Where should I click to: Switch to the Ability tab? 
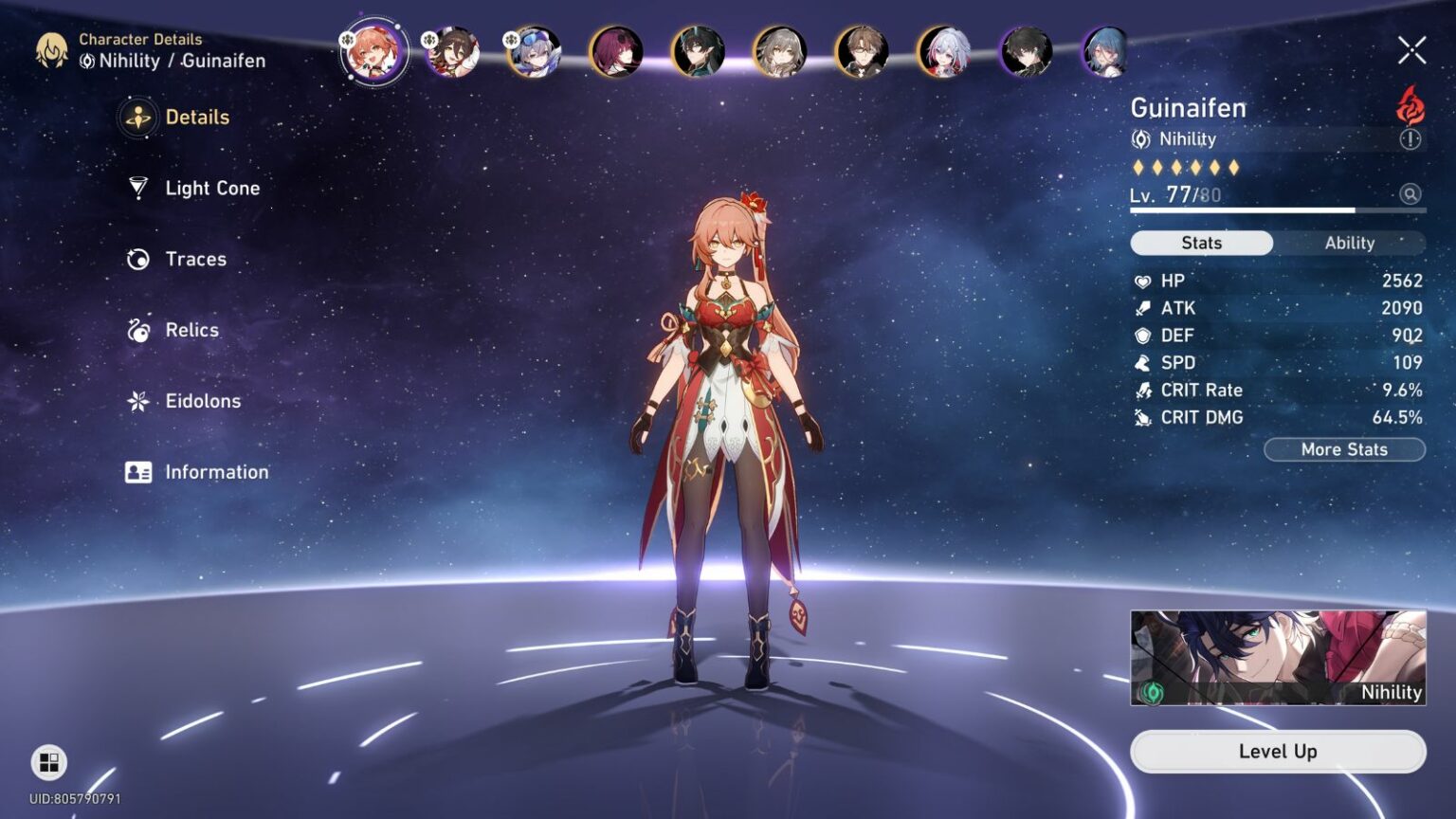pyautogui.click(x=1350, y=243)
